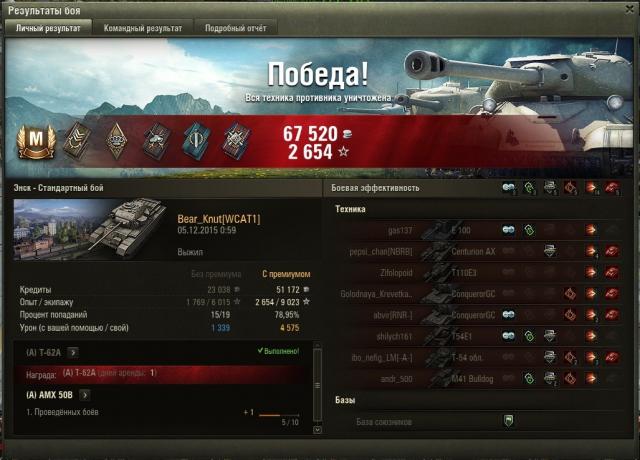Select the Личный результат tab

(x=47, y=28)
